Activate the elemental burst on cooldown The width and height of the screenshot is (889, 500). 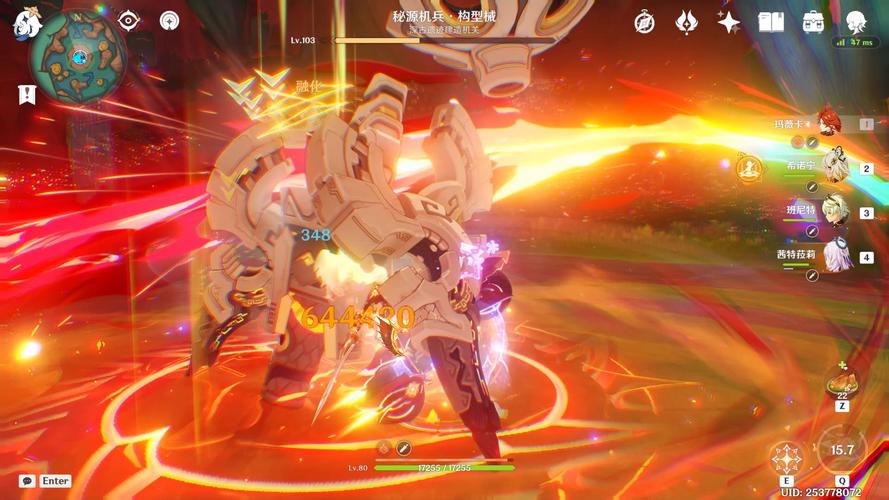click(x=842, y=452)
